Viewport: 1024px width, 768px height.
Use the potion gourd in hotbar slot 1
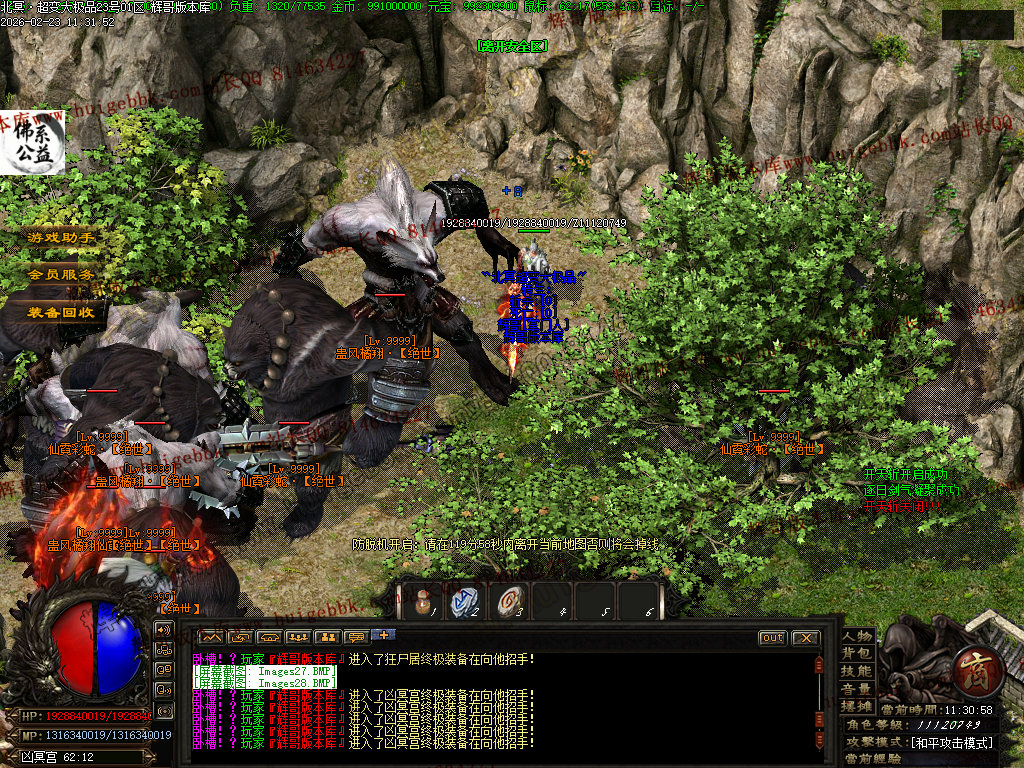(424, 600)
